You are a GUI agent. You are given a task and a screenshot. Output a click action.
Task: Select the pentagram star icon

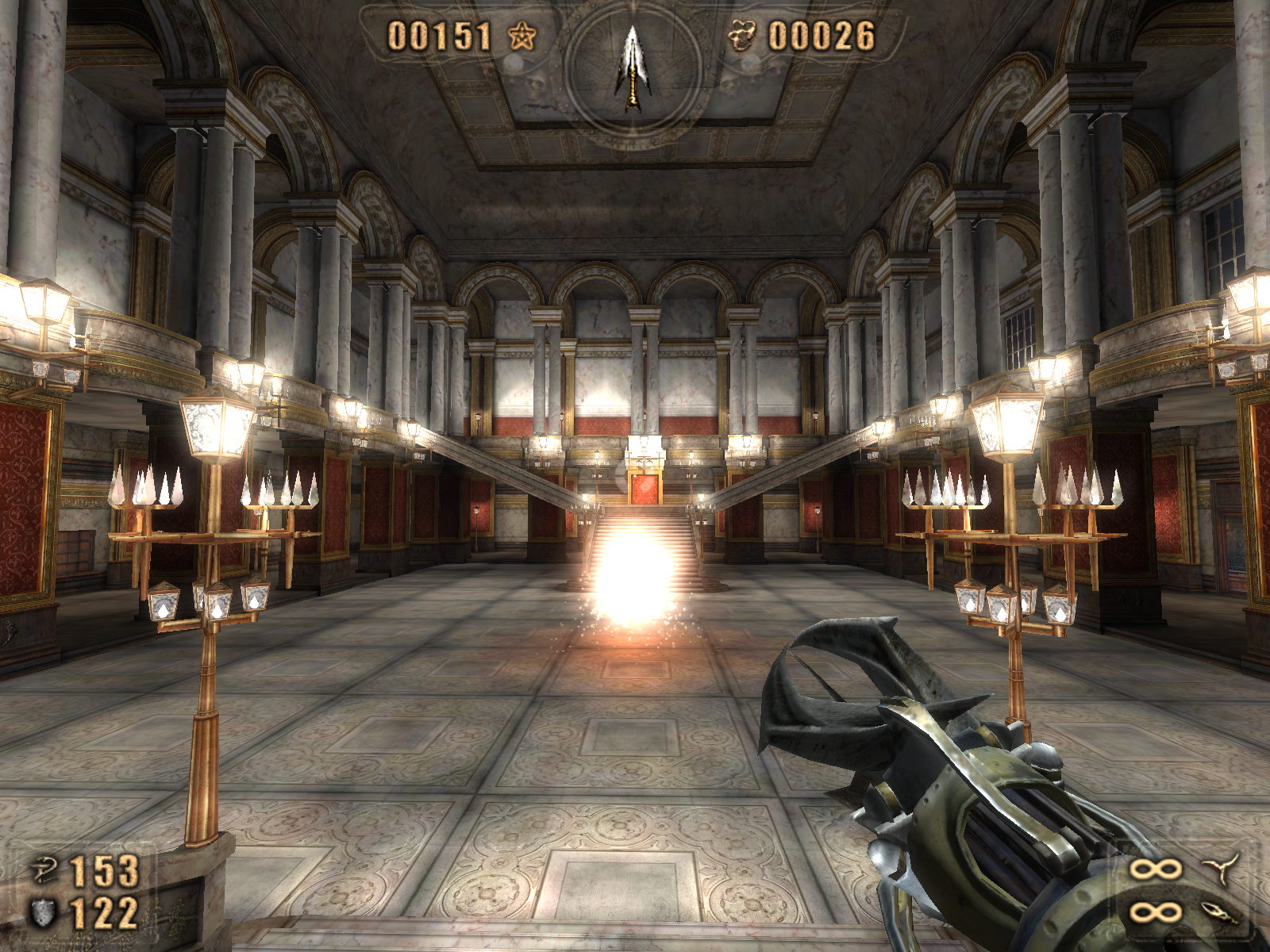point(521,36)
